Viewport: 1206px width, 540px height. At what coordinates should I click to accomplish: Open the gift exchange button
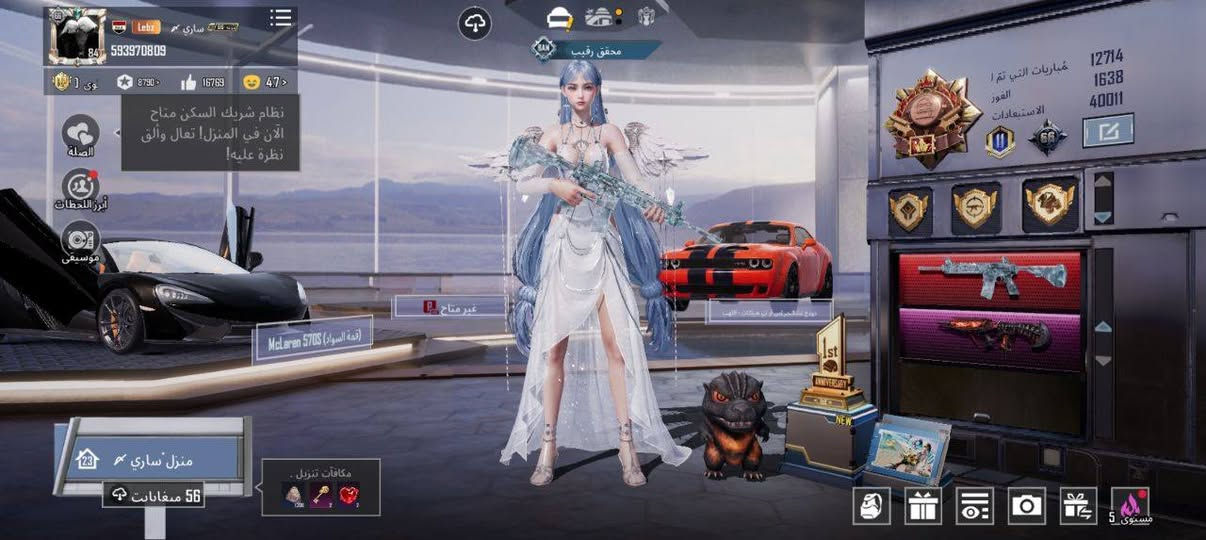1079,506
